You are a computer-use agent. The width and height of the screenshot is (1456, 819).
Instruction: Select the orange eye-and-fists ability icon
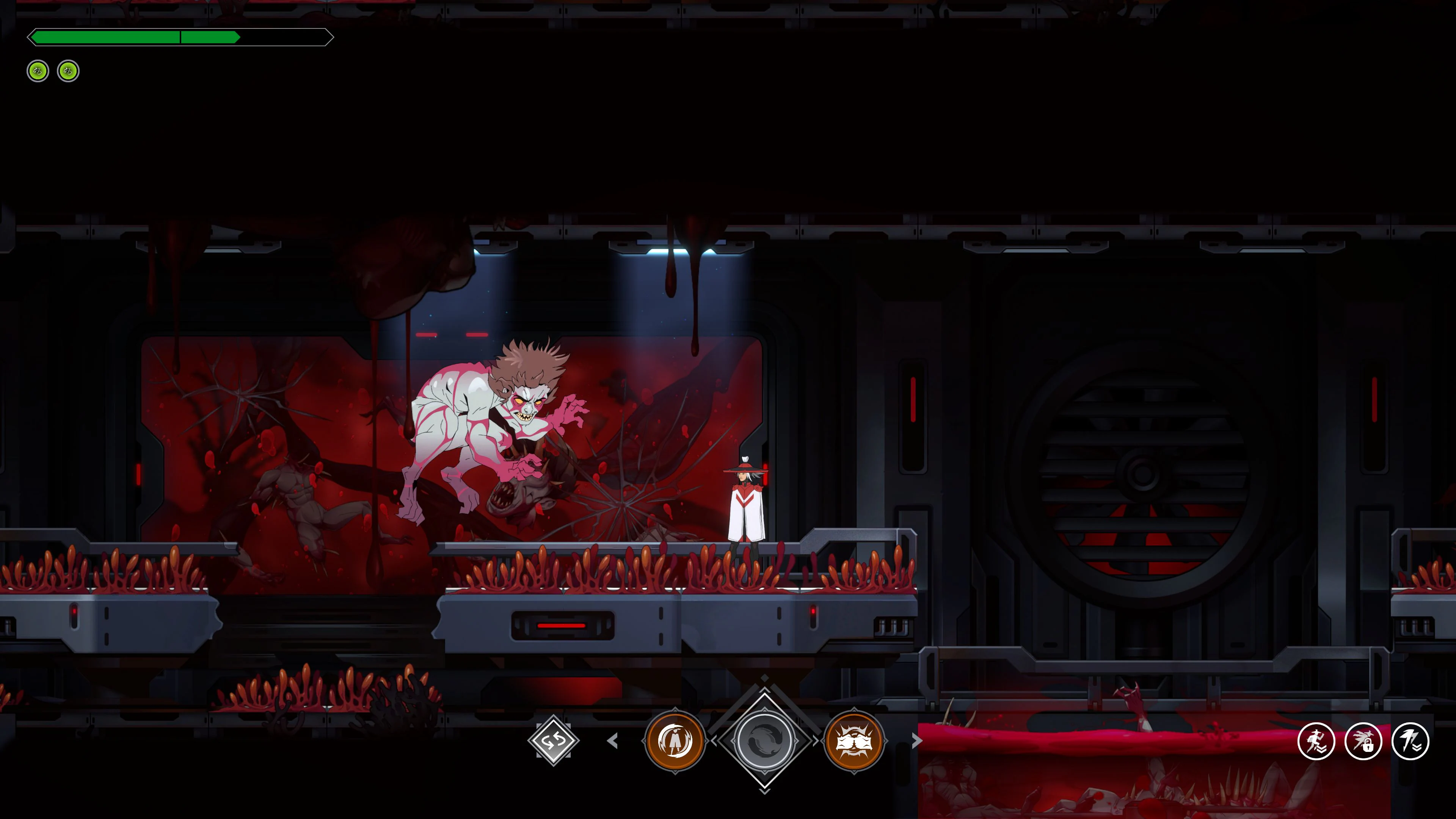click(x=855, y=741)
